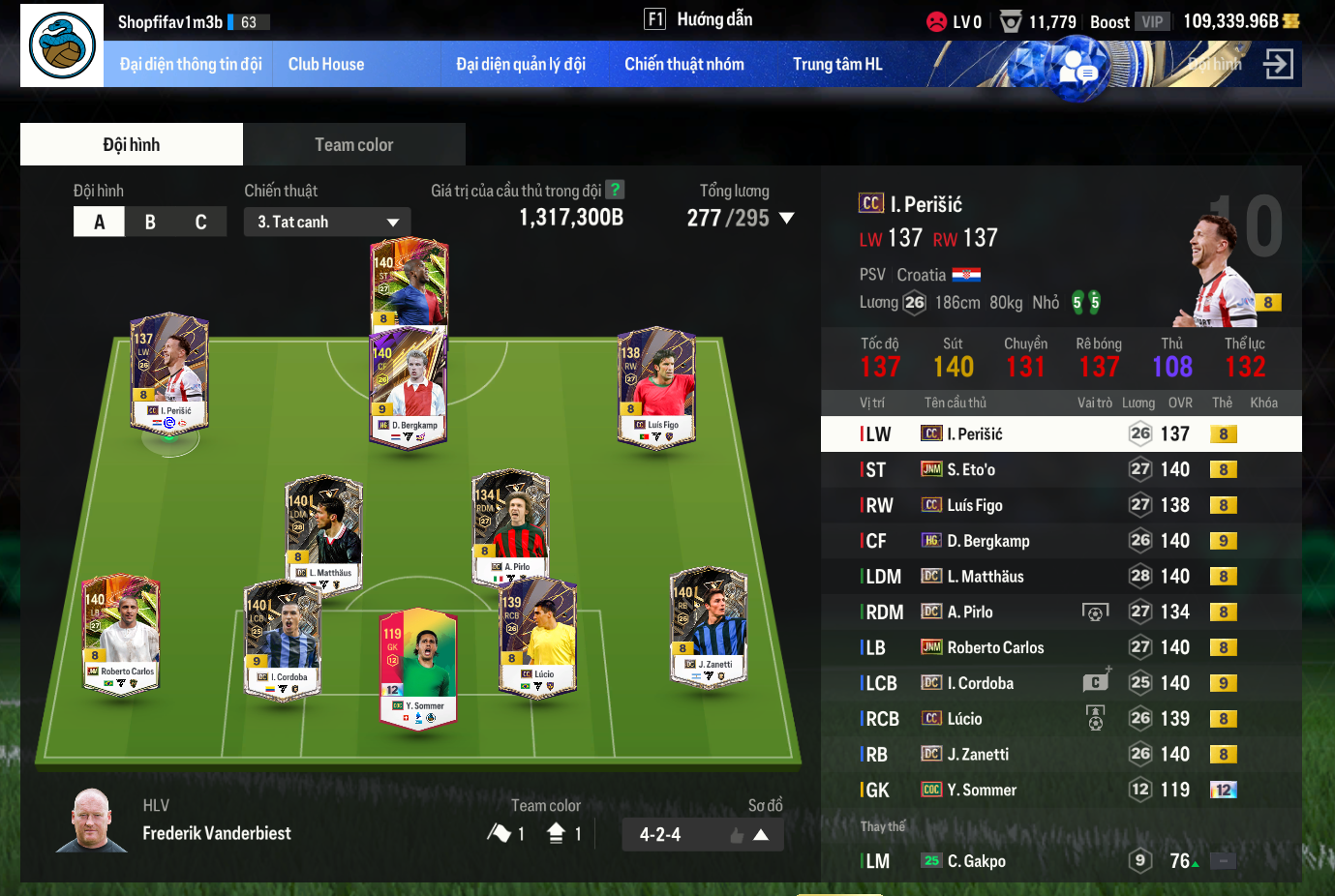Open the Hướng dẫn guide

pos(699,19)
